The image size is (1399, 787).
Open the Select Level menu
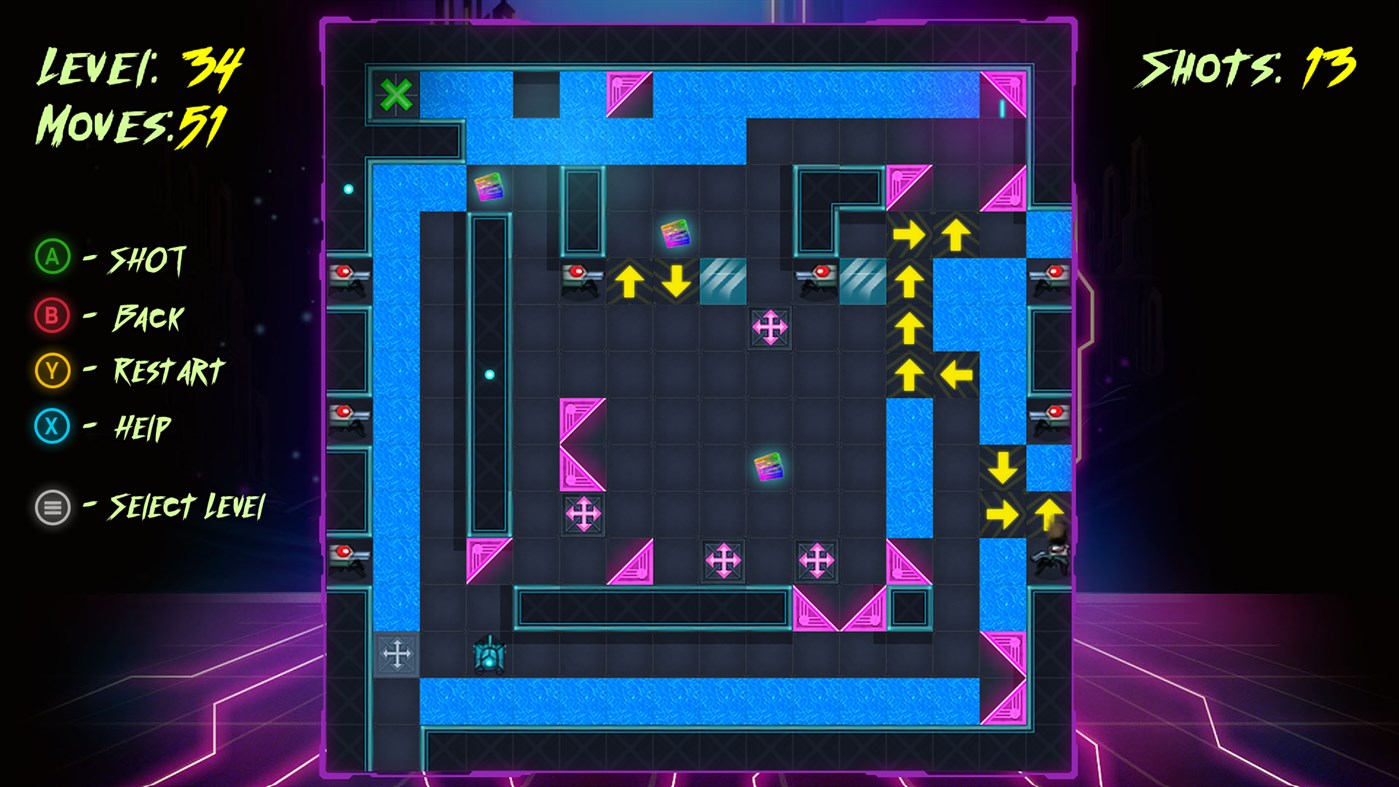pos(52,507)
